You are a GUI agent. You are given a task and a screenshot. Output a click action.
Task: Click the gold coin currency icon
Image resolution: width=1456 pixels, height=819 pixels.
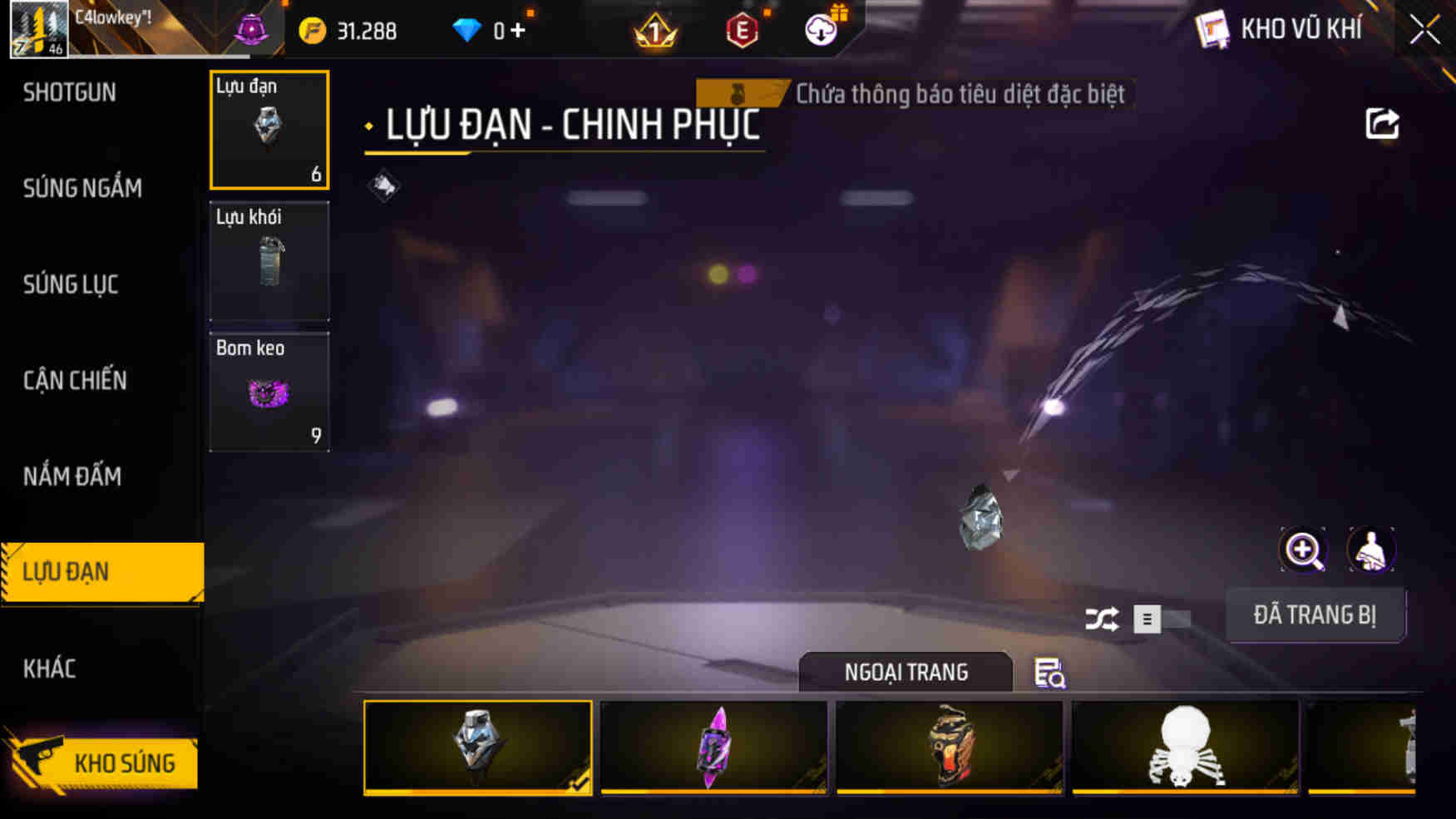pos(313,31)
